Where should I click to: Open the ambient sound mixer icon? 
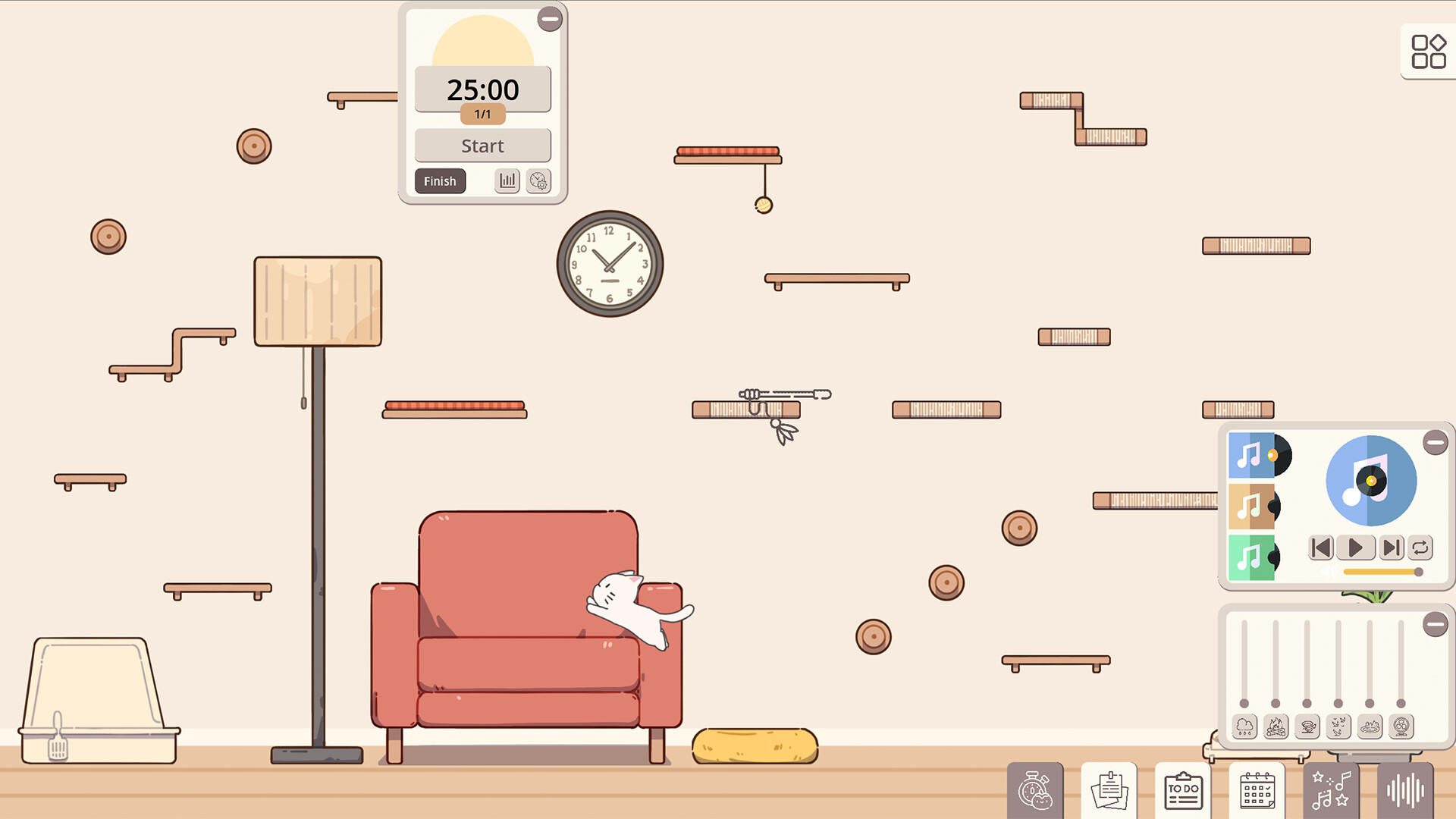(1405, 792)
